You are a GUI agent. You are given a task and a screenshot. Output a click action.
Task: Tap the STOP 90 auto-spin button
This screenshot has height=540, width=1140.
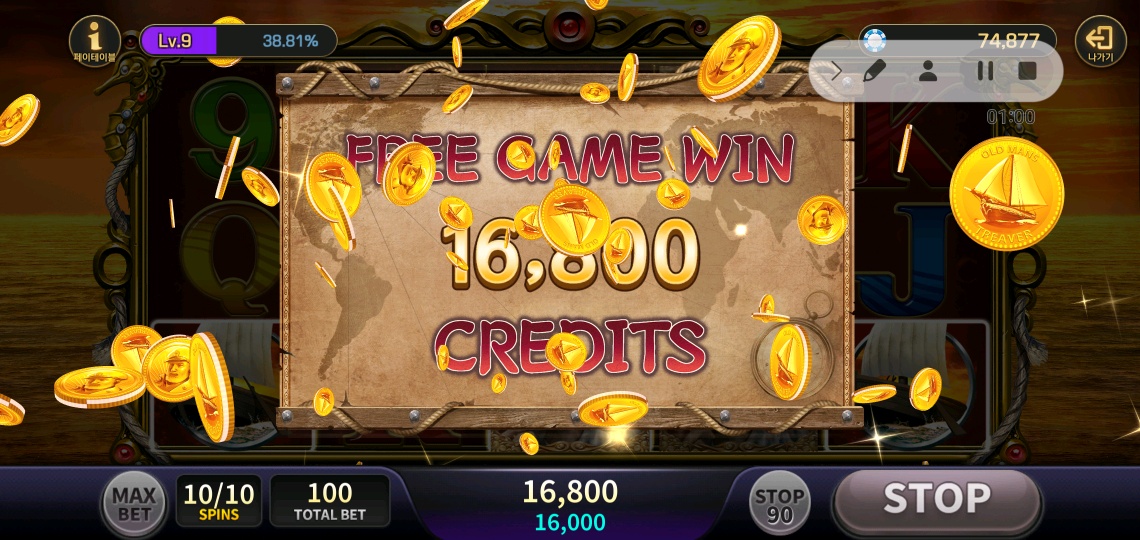[x=779, y=504]
